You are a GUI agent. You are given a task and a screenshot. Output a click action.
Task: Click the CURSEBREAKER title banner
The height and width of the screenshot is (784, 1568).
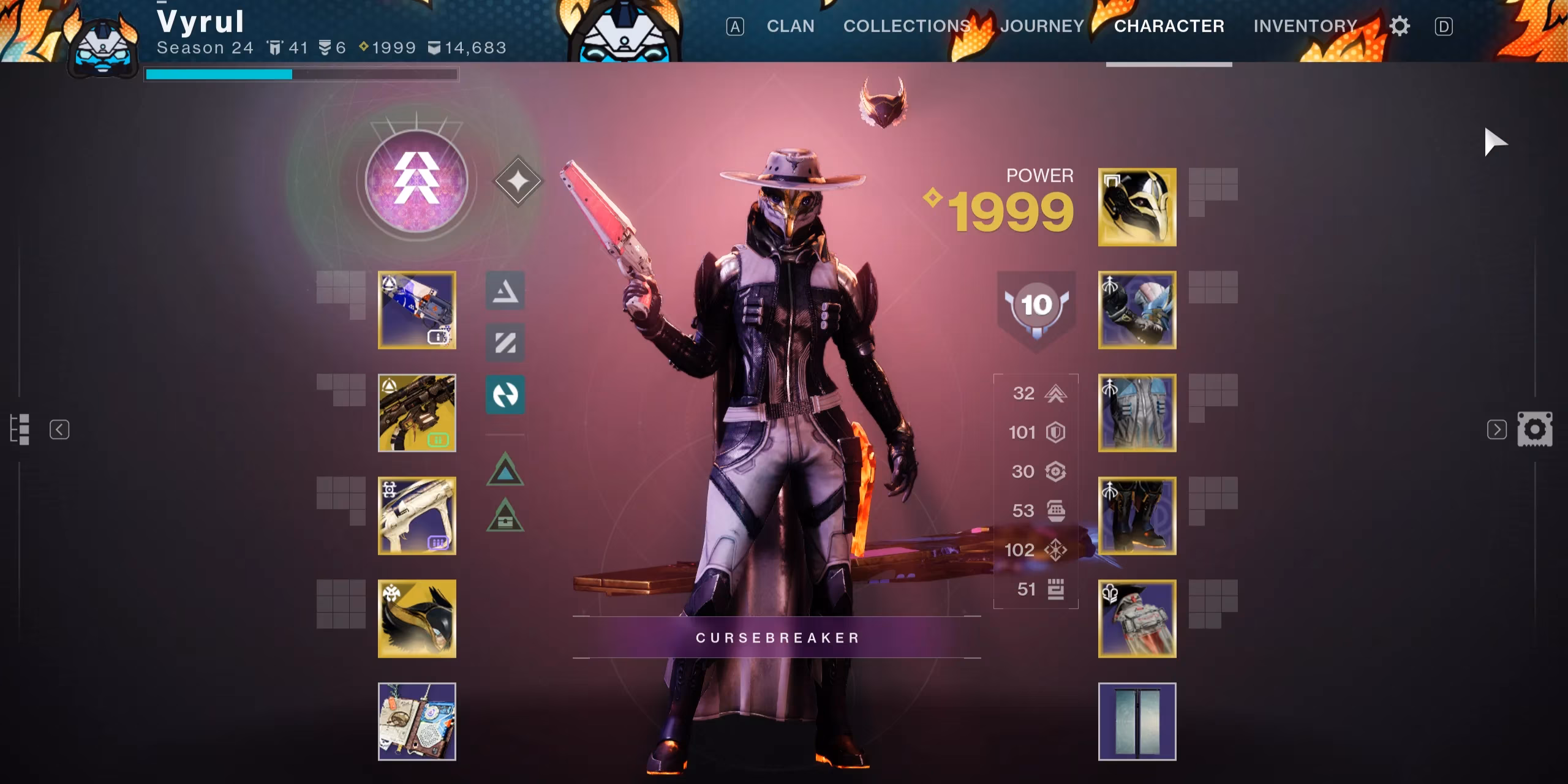[x=777, y=637]
